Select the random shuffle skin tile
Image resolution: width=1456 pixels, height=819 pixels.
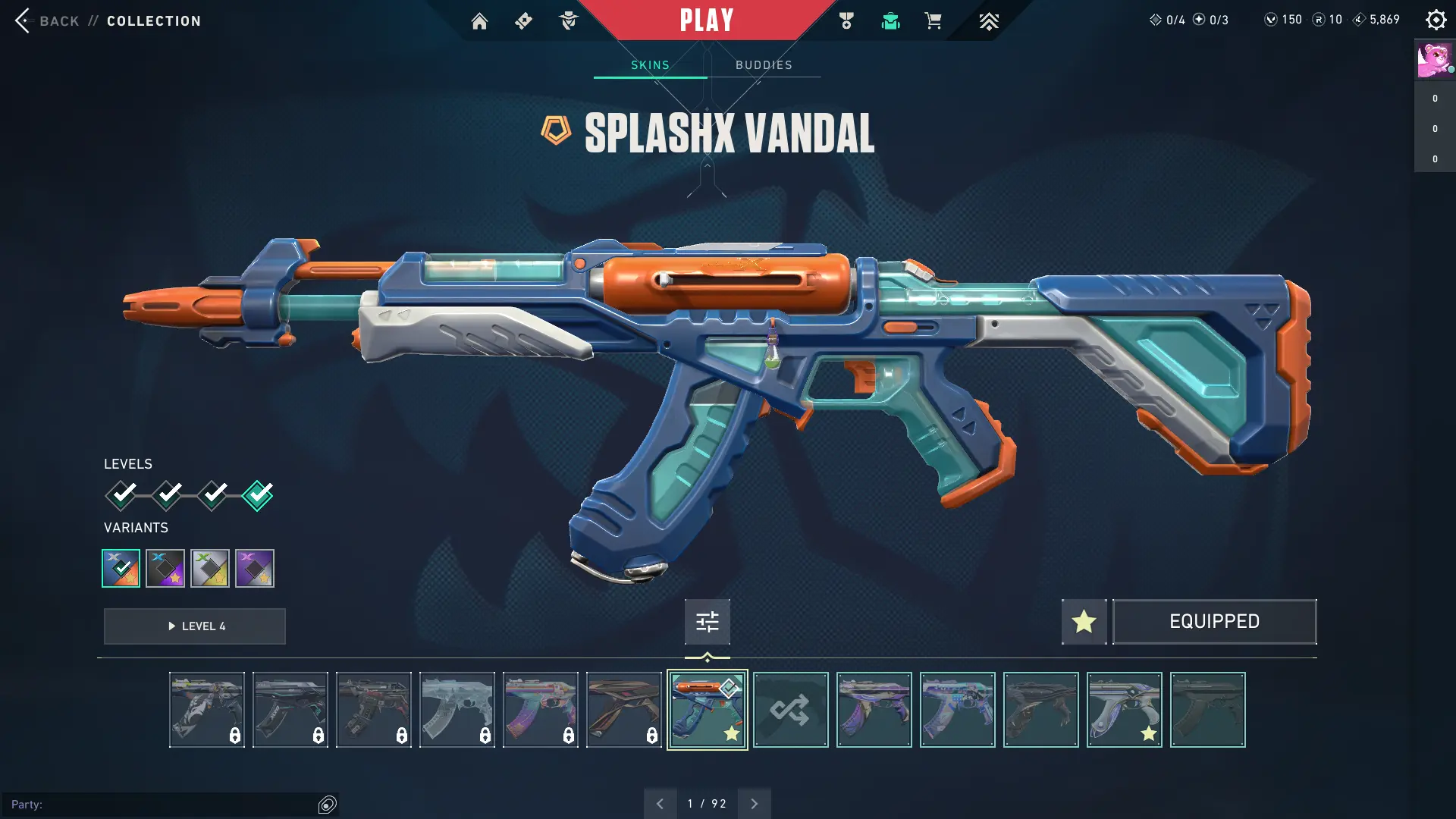(790, 710)
